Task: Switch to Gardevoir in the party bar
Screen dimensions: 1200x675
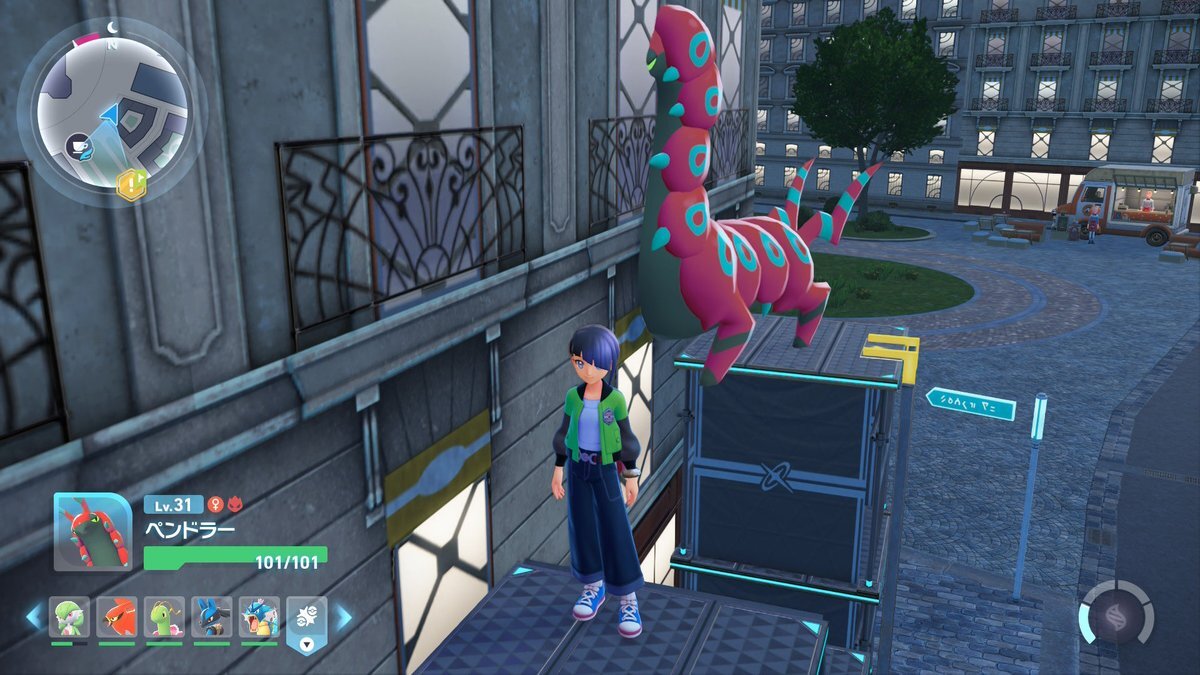Action: [69, 617]
